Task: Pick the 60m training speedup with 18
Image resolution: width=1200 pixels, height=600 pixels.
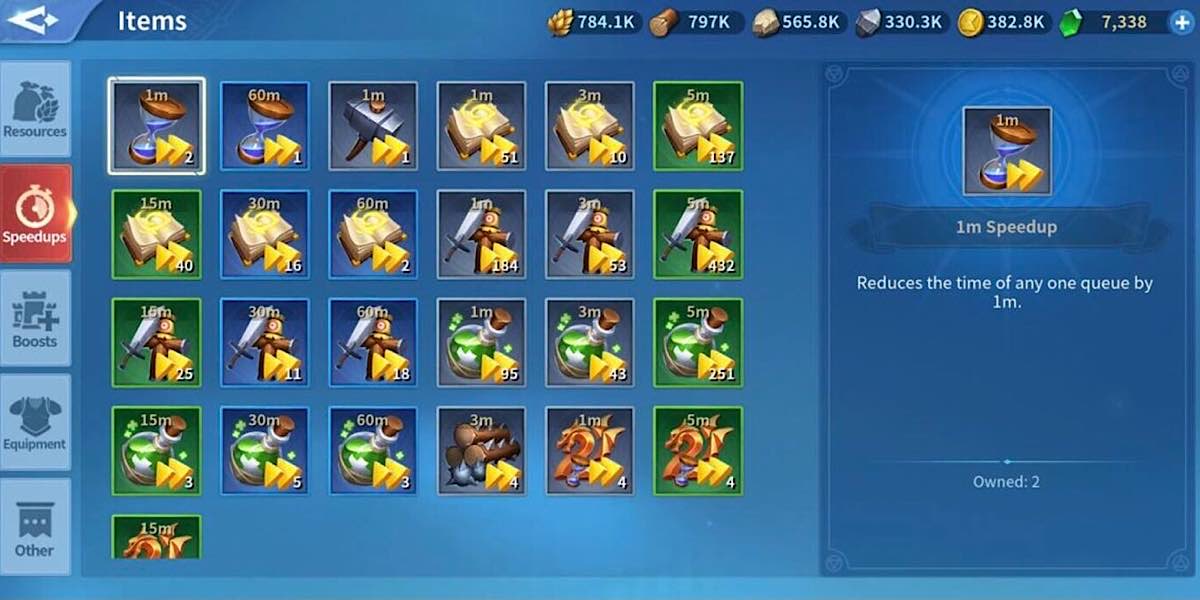Action: point(373,342)
